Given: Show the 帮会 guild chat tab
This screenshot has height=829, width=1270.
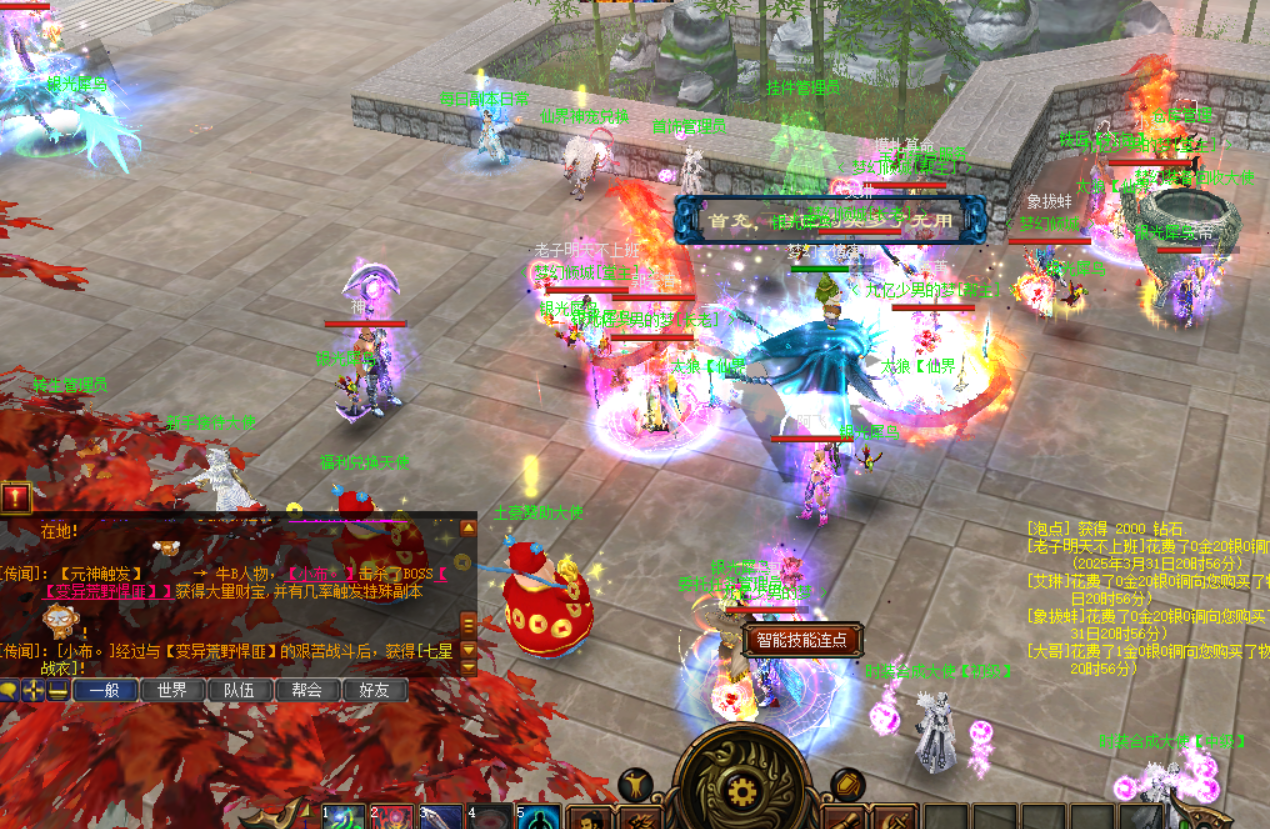Looking at the screenshot, I should (x=306, y=690).
